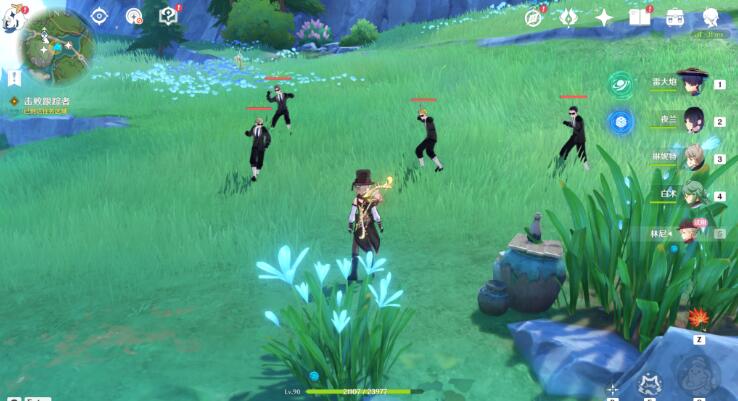This screenshot has width=738, height=401.
Task: Switch to party member 夜兰
Action: pyautogui.click(x=692, y=121)
